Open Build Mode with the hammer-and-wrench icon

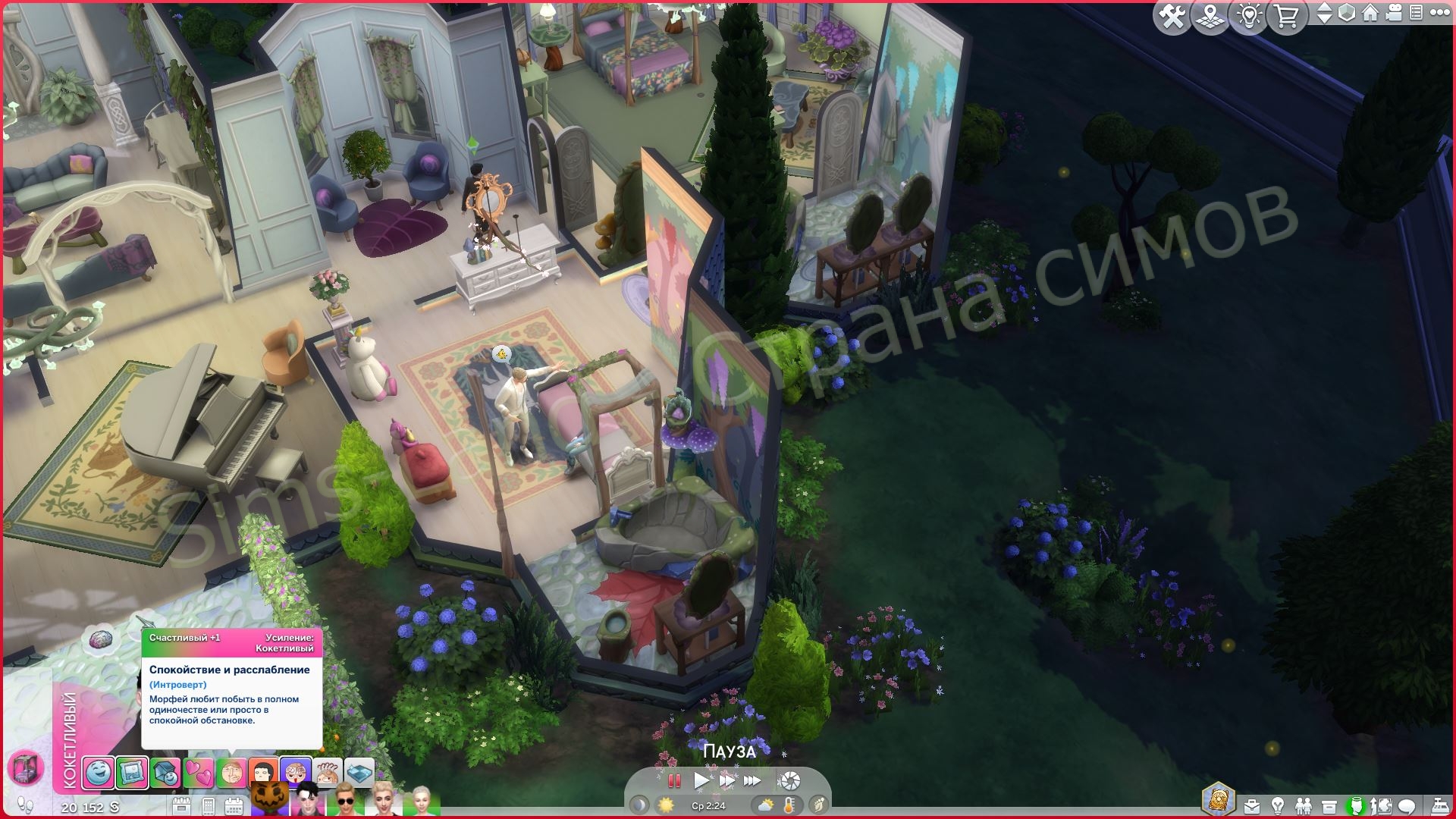[1172, 17]
